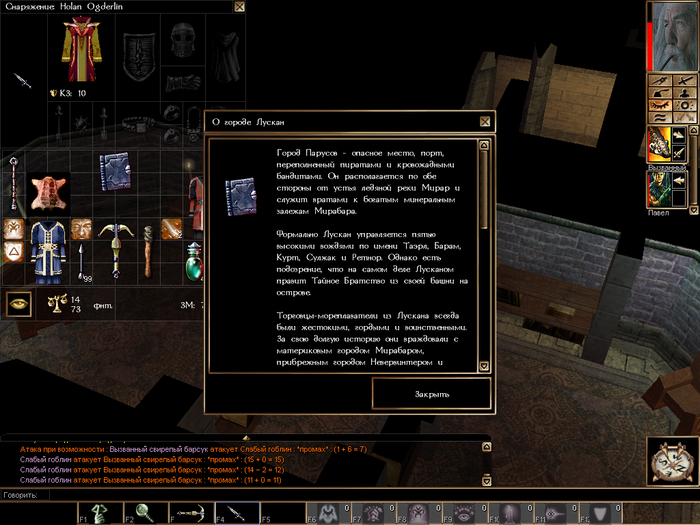Select the green potion flask

pos(193,264)
